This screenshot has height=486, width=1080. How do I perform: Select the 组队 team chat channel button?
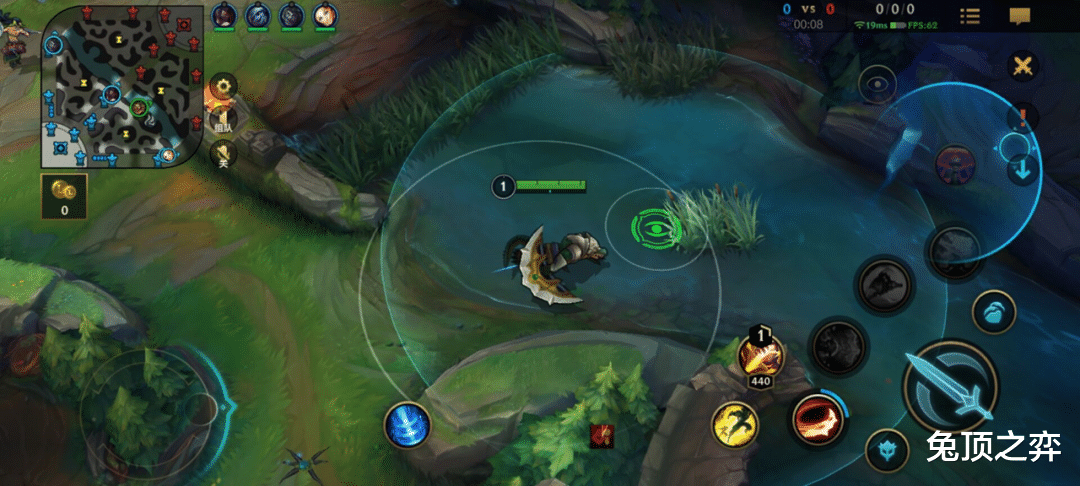(x=222, y=120)
